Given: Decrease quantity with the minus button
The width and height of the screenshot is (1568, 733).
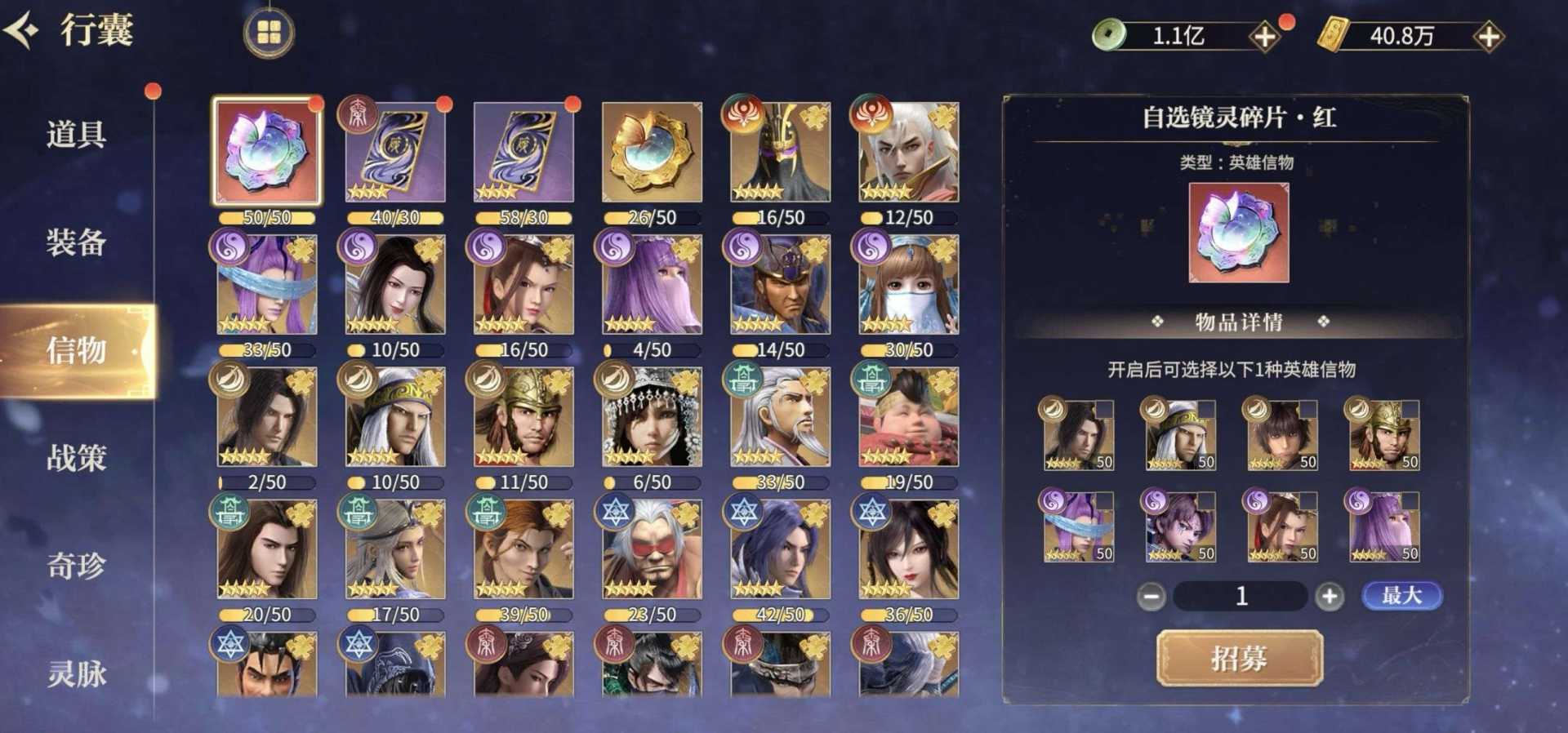Looking at the screenshot, I should (1151, 597).
